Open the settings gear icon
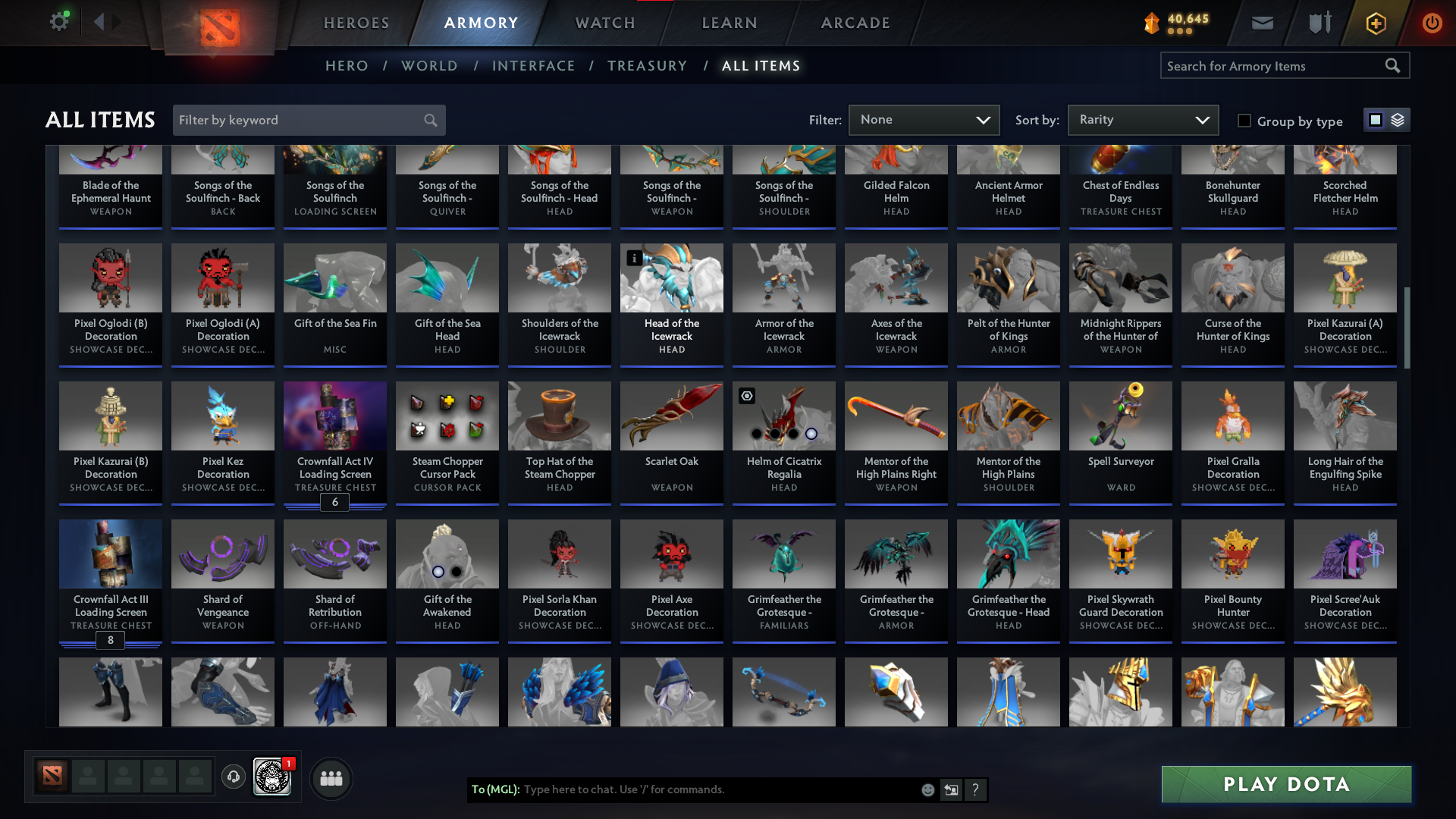The image size is (1456, 819). pos(59,22)
